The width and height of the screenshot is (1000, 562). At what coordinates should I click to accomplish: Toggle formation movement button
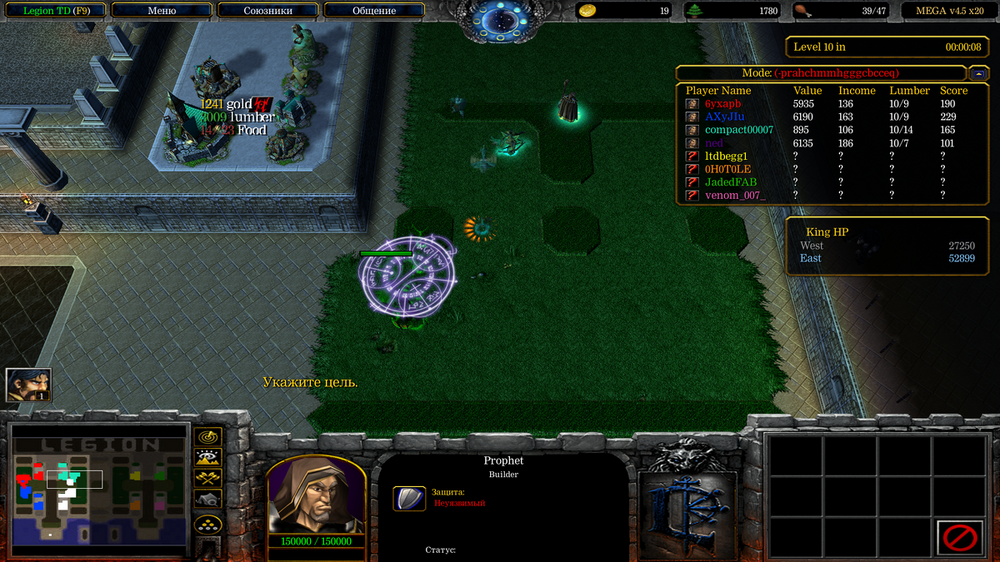[208, 523]
